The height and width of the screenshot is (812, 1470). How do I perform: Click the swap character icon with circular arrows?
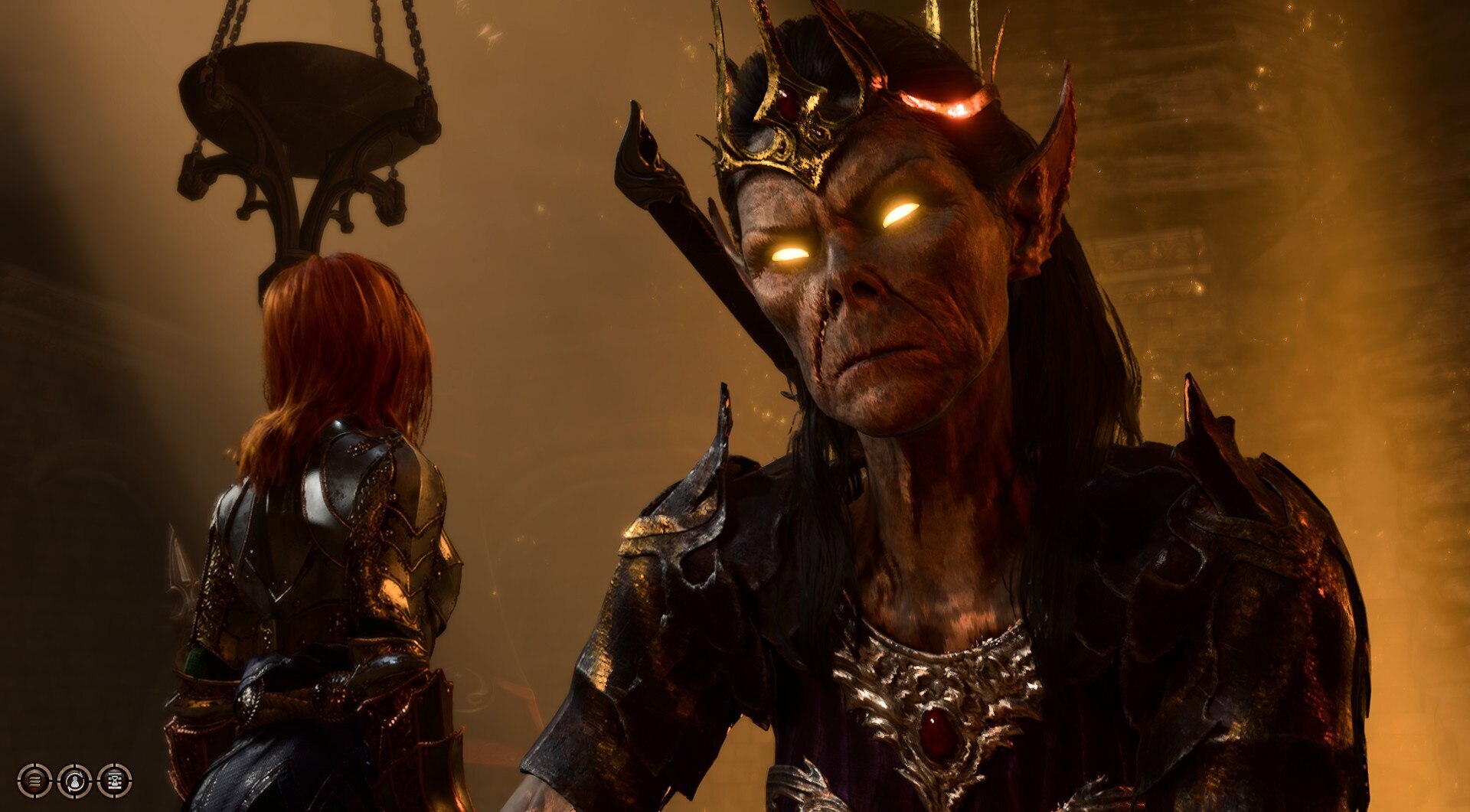pyautogui.click(x=74, y=781)
